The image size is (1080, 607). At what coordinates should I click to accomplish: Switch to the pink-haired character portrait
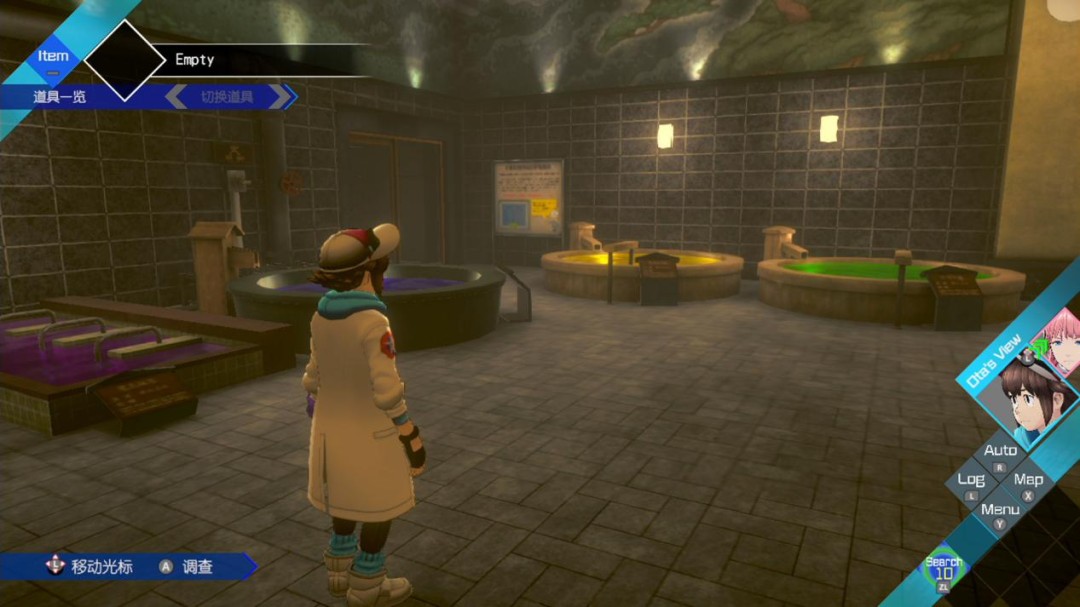coord(1061,338)
